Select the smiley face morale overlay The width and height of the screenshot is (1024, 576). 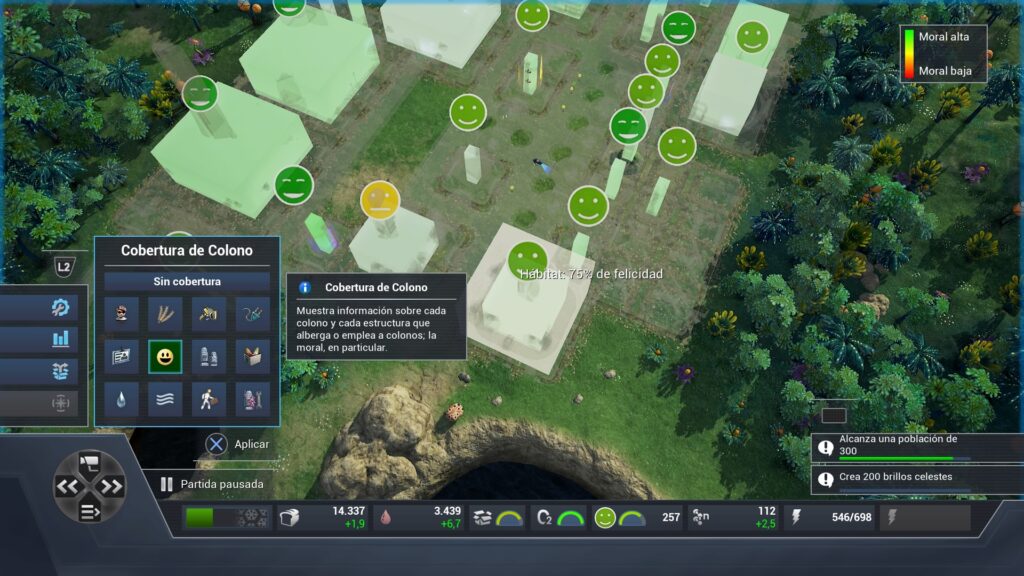tap(165, 356)
